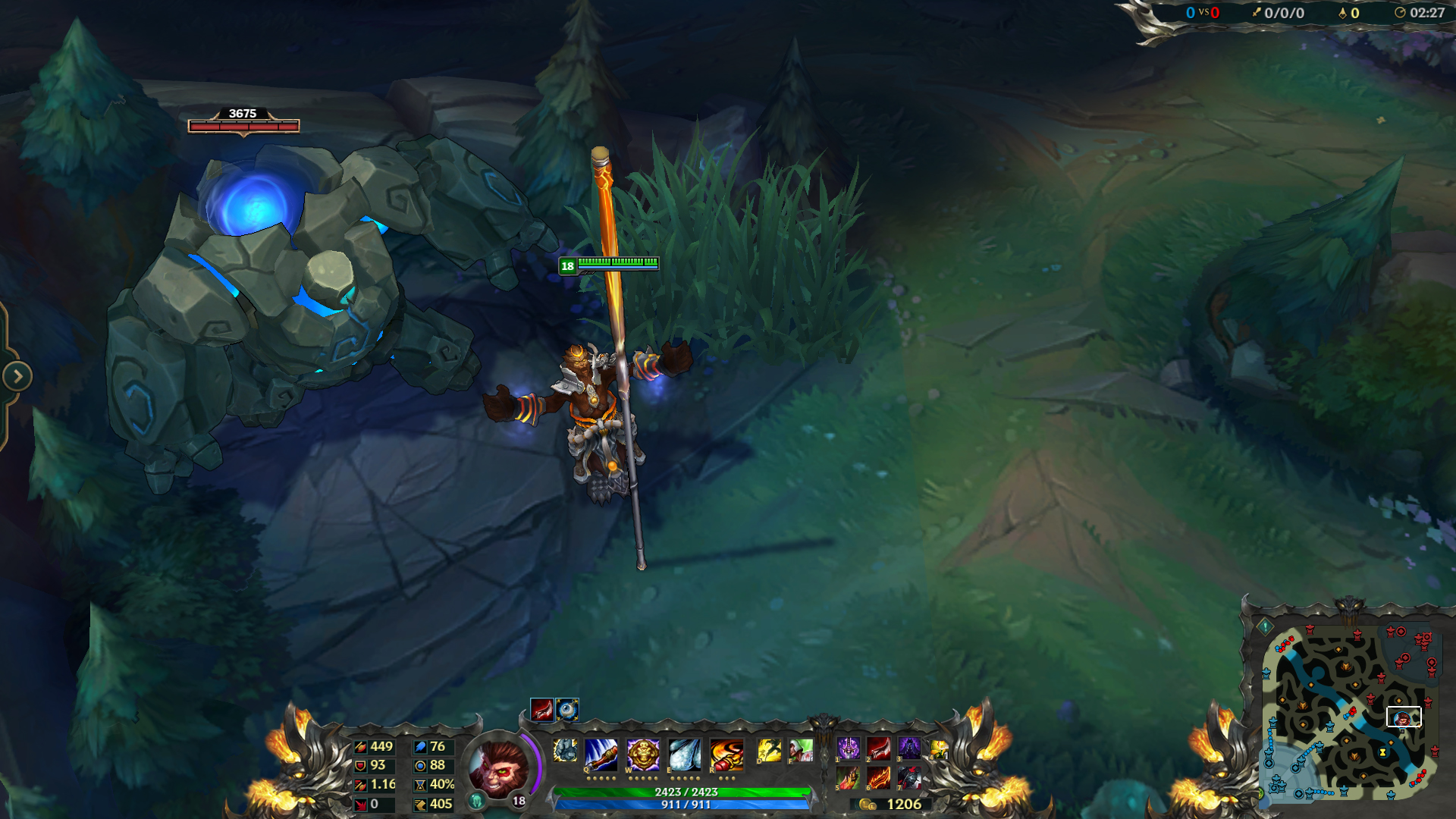Viewport: 1456px width, 819px height.
Task: Click the blue eye buff icon above the abilities
Action: point(567,709)
